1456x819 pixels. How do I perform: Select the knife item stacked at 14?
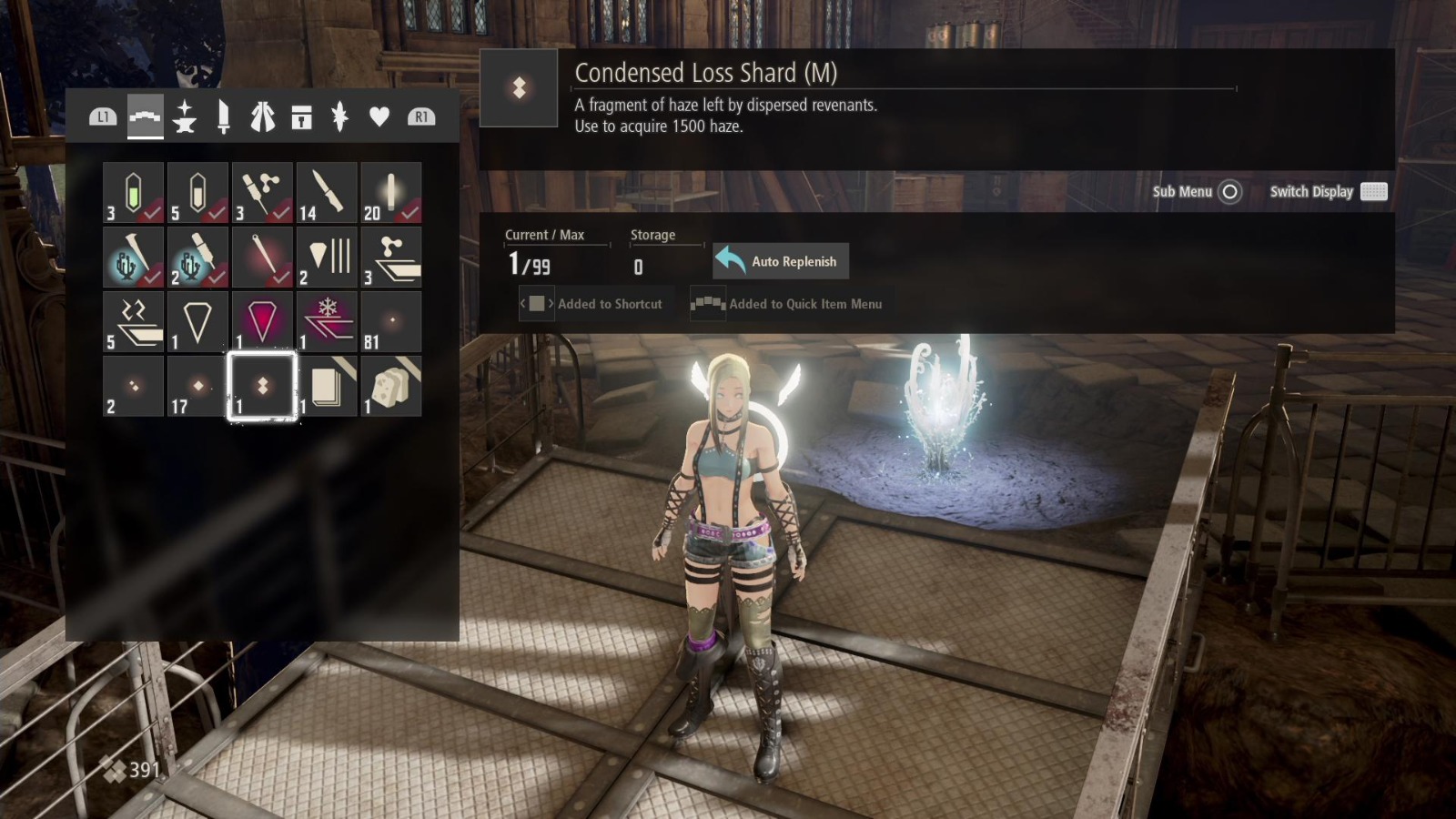point(326,191)
